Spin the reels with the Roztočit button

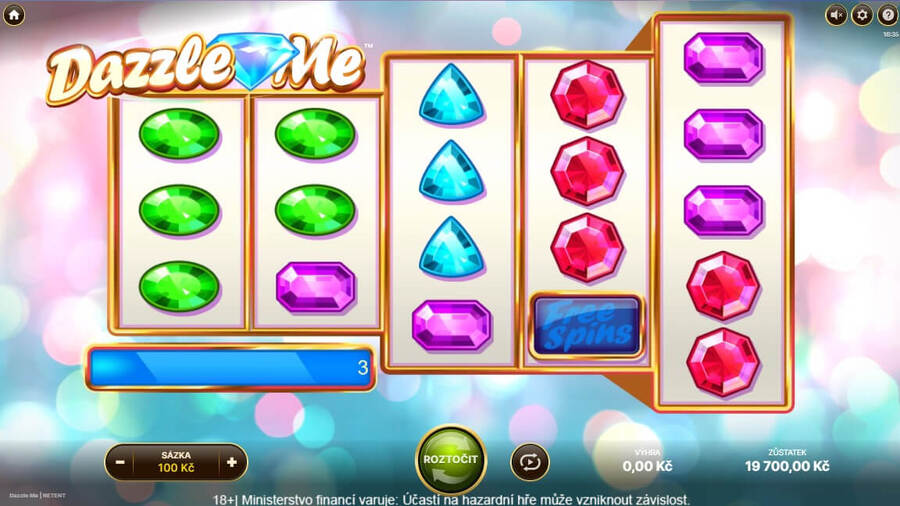coord(450,459)
